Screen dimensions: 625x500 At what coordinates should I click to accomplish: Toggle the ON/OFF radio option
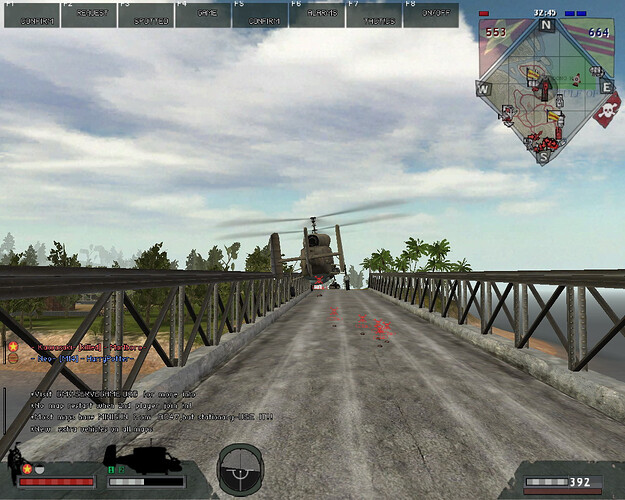coord(431,14)
